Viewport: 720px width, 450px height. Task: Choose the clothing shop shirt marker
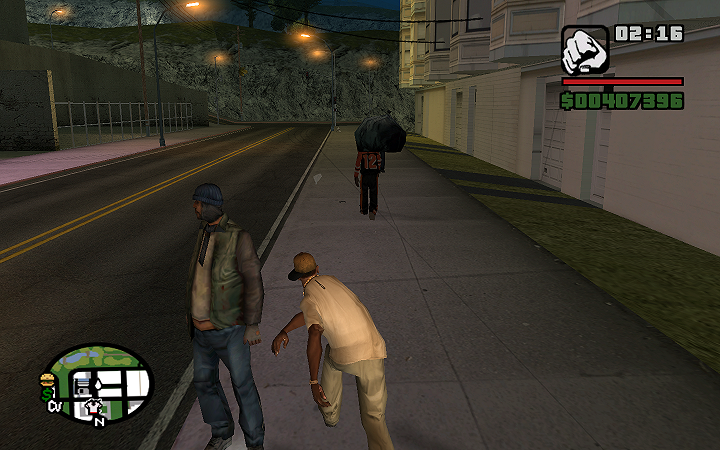click(x=95, y=407)
